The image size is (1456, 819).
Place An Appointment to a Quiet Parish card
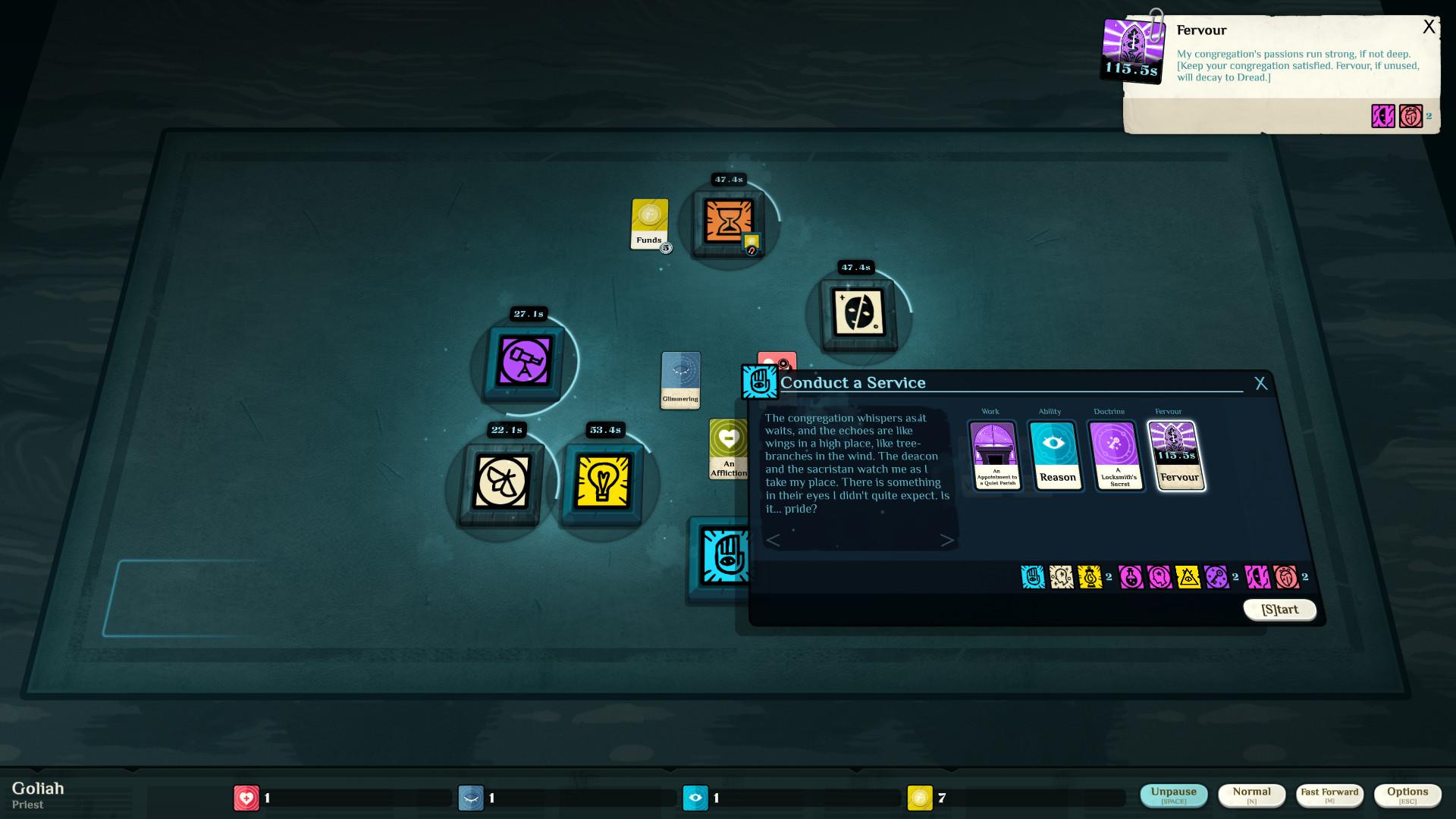click(995, 456)
